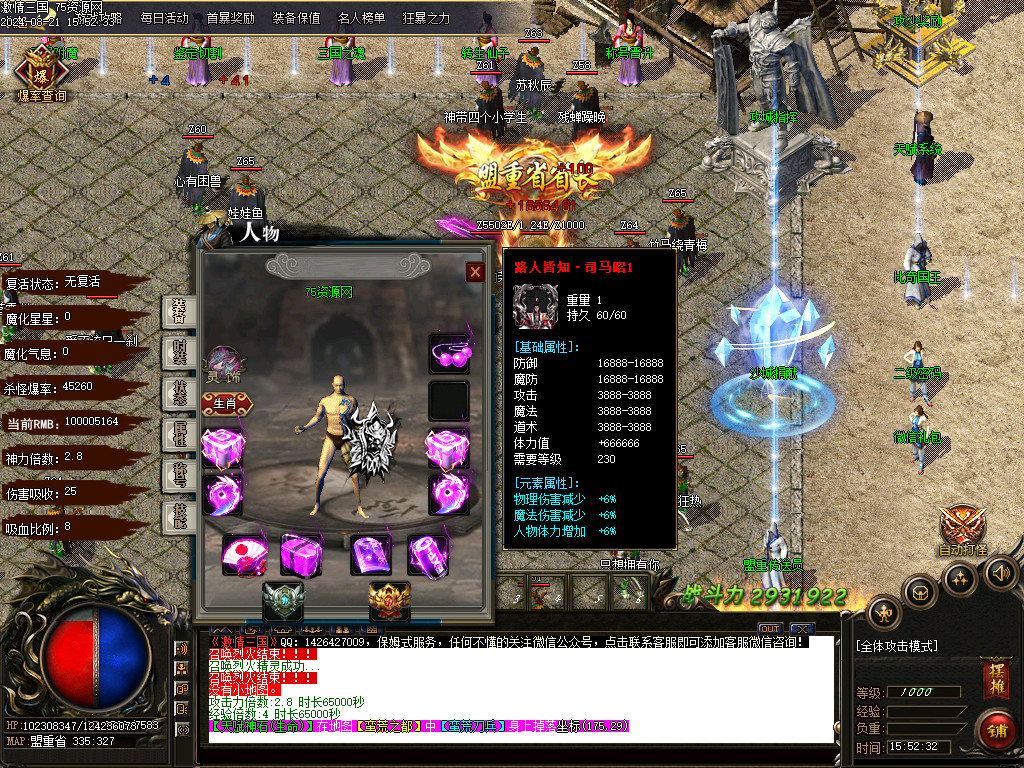Open the 首暴奖励 rewards menu
Image resolution: width=1024 pixels, height=768 pixels.
pyautogui.click(x=230, y=18)
